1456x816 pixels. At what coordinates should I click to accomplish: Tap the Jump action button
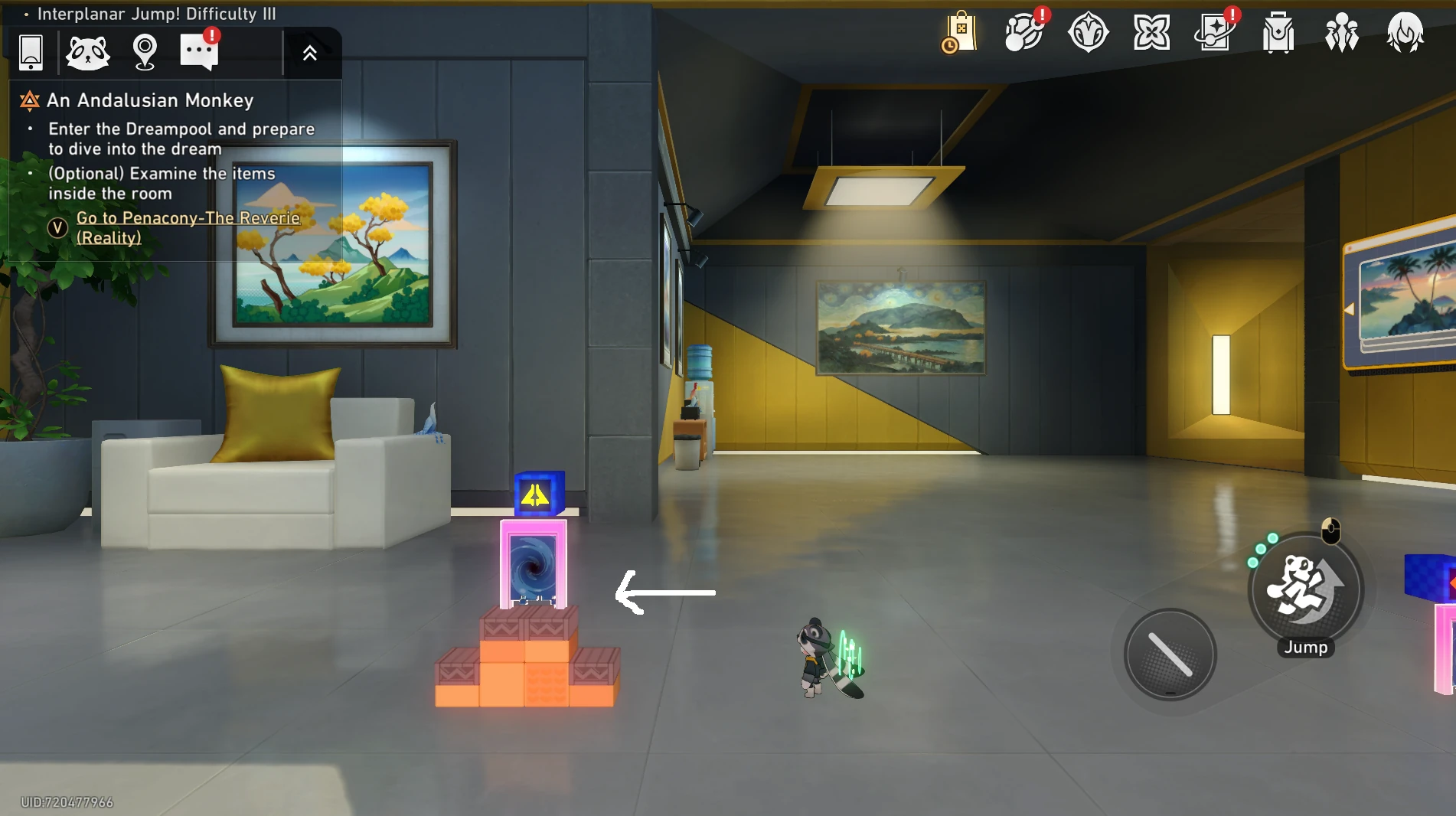point(1305,590)
